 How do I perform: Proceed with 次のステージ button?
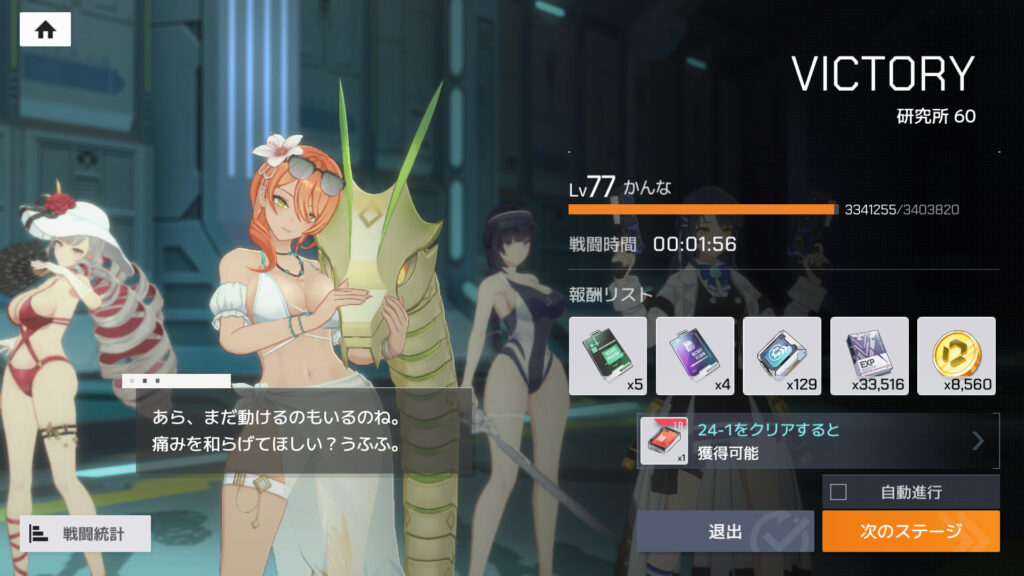click(910, 531)
